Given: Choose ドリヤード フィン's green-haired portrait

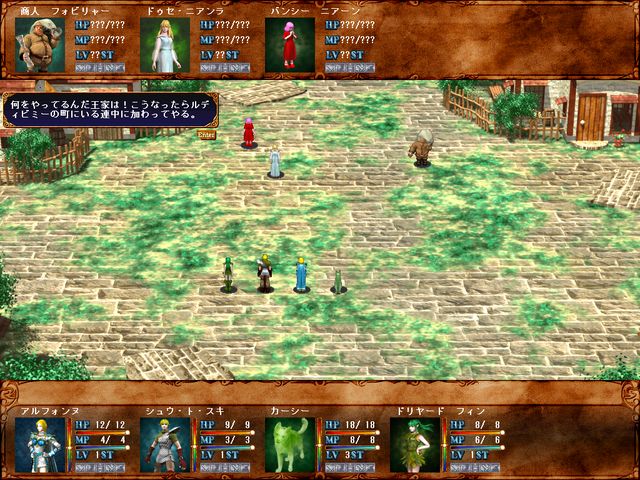Looking at the screenshot, I should click(x=415, y=444).
